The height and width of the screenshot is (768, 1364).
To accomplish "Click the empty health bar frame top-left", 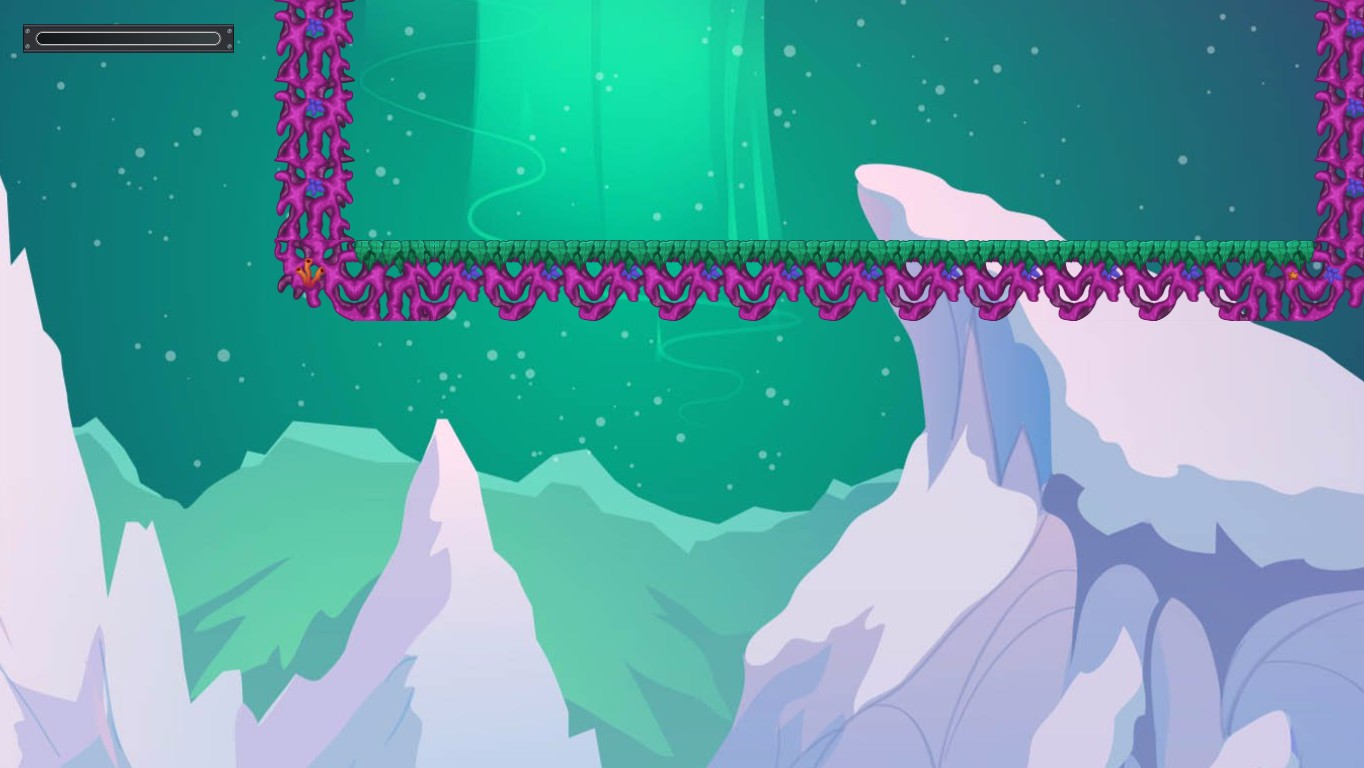I will coord(127,37).
